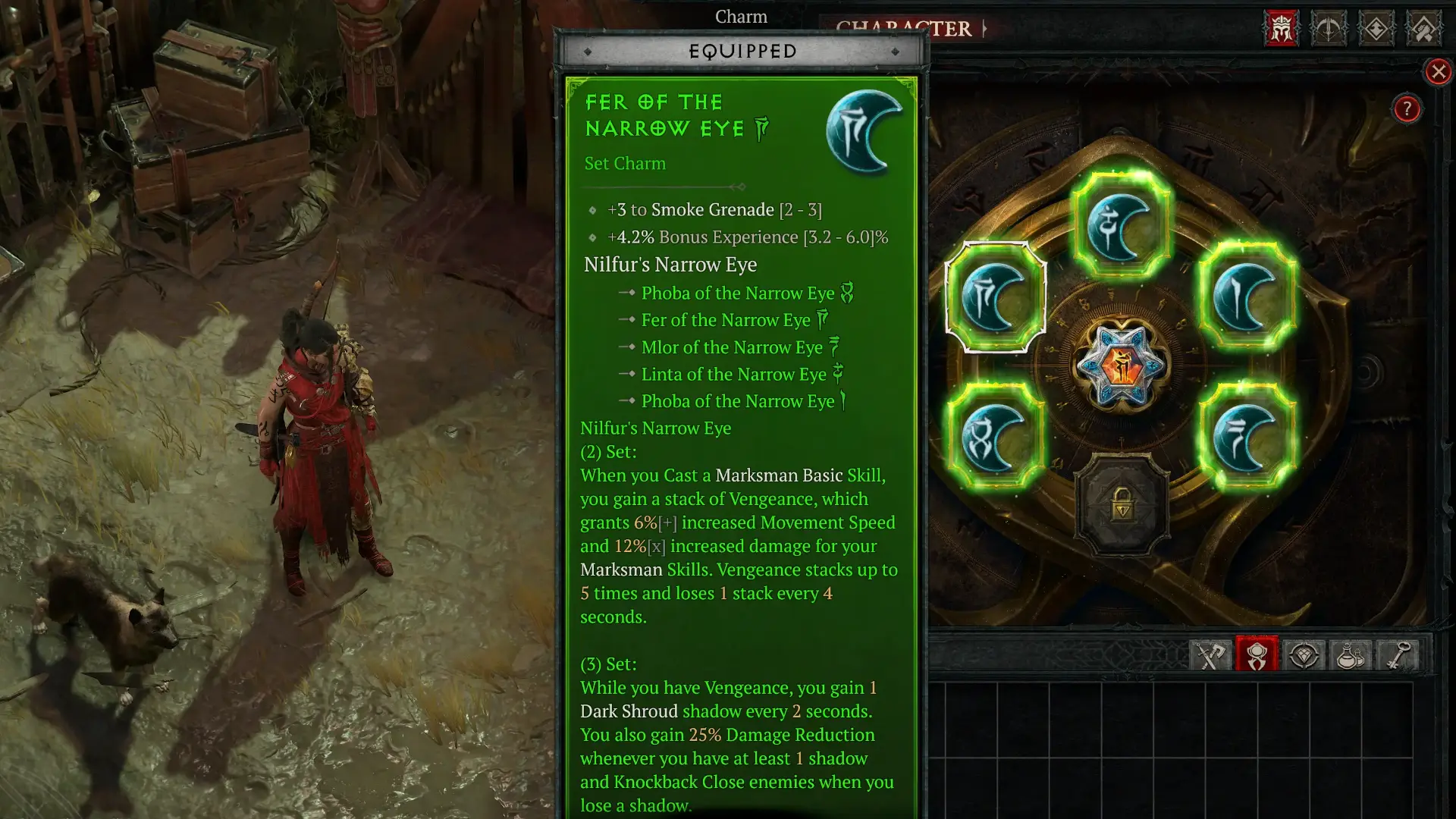Select the crossed weapons equipment tab icon
The height and width of the screenshot is (819, 1456).
[1209, 655]
